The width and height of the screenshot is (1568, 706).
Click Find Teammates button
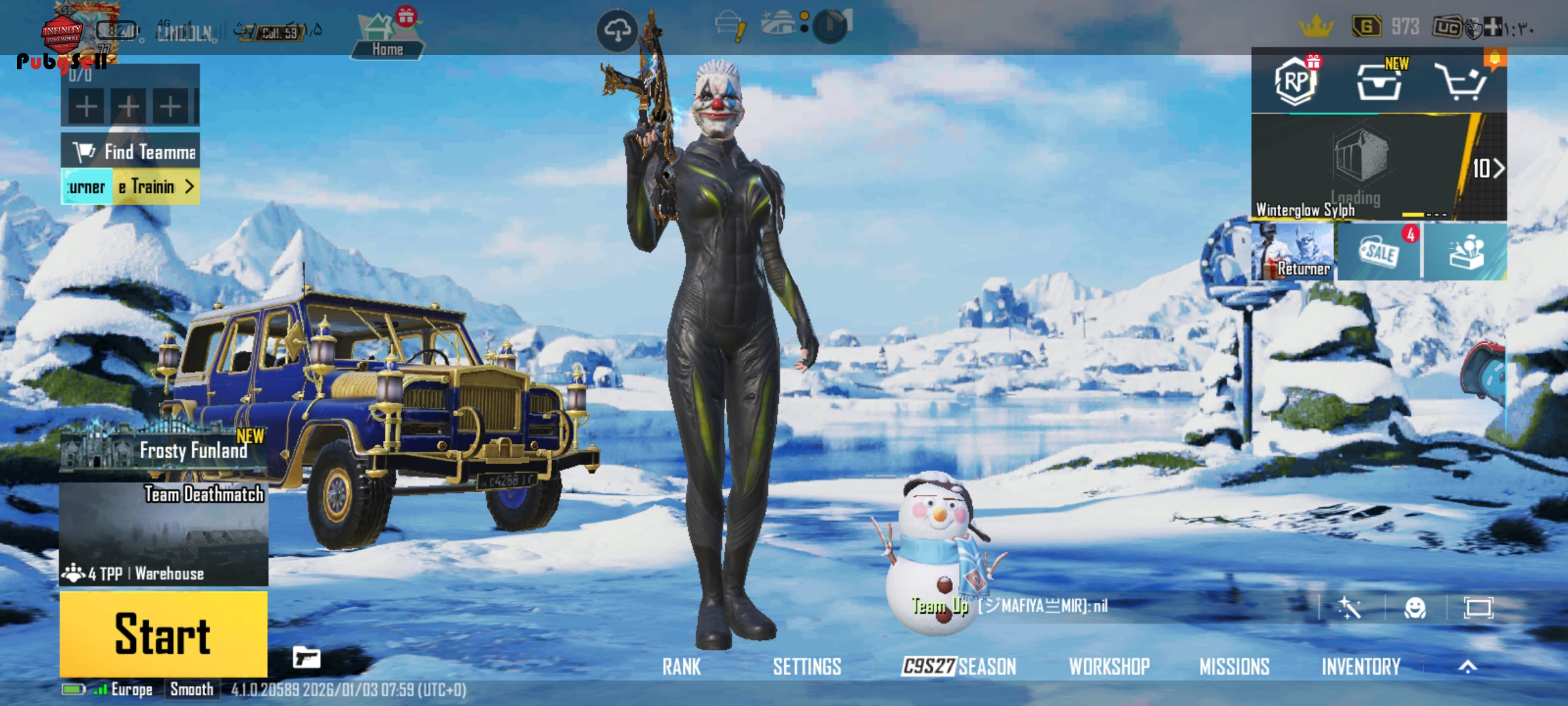[x=131, y=152]
